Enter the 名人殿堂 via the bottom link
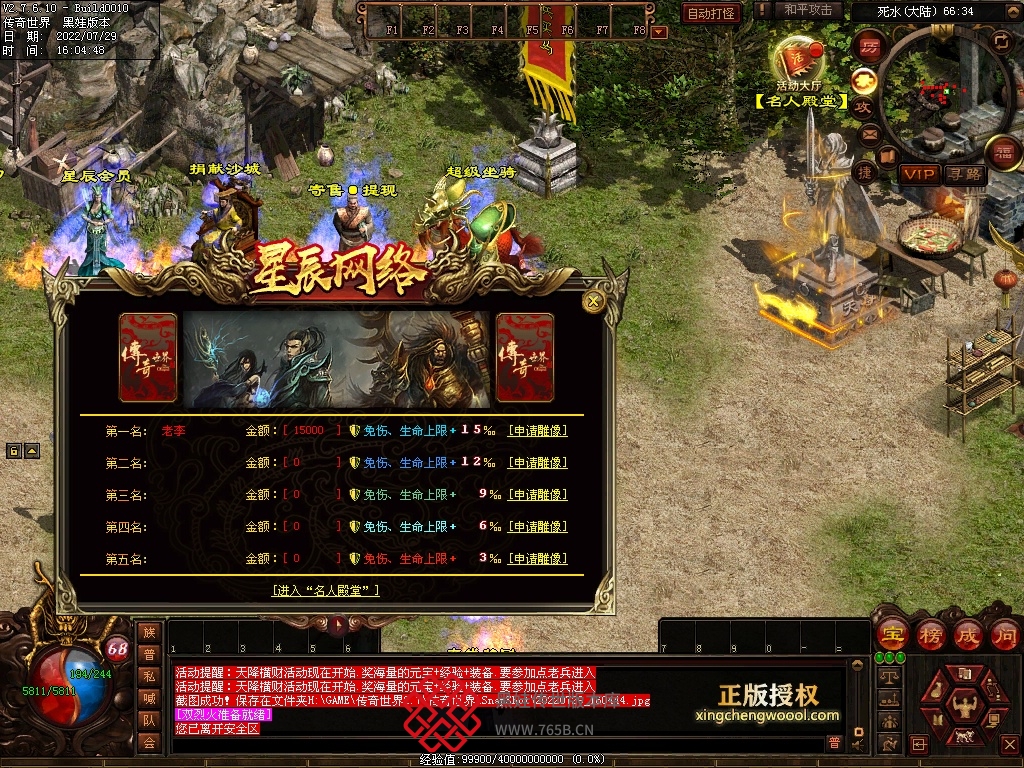This screenshot has height=768, width=1024. [326, 591]
